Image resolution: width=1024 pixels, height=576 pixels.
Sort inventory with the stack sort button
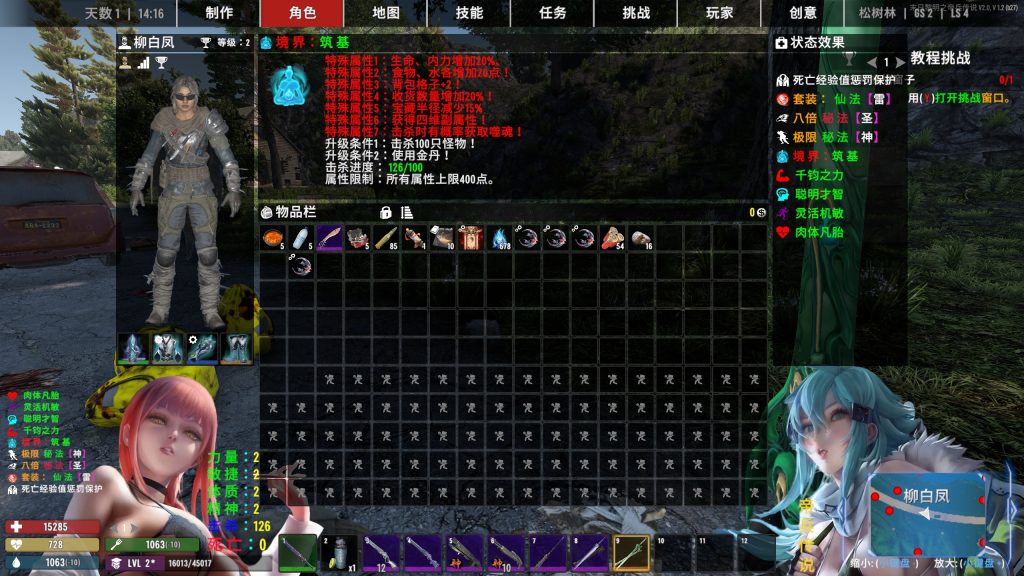tap(407, 212)
